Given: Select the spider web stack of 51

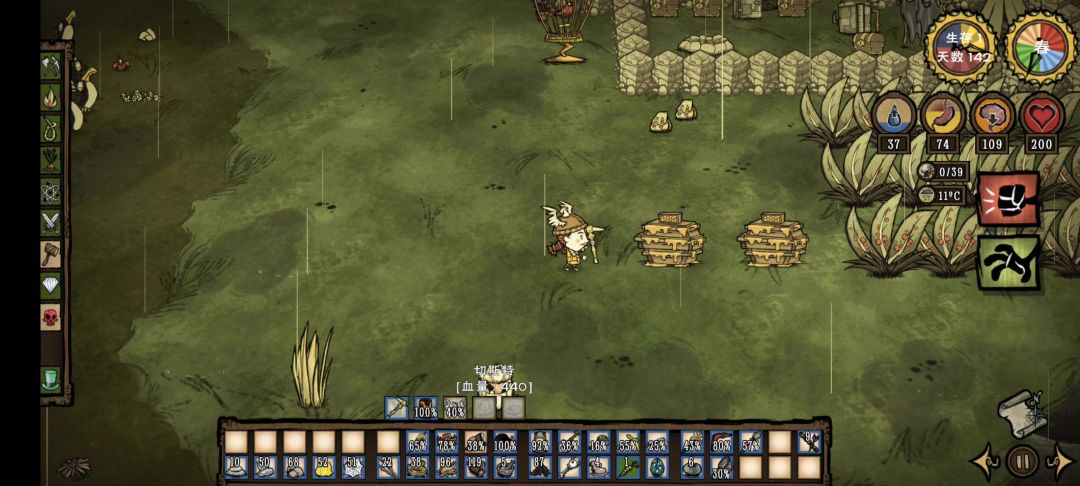Looking at the screenshot, I should pos(354,467).
